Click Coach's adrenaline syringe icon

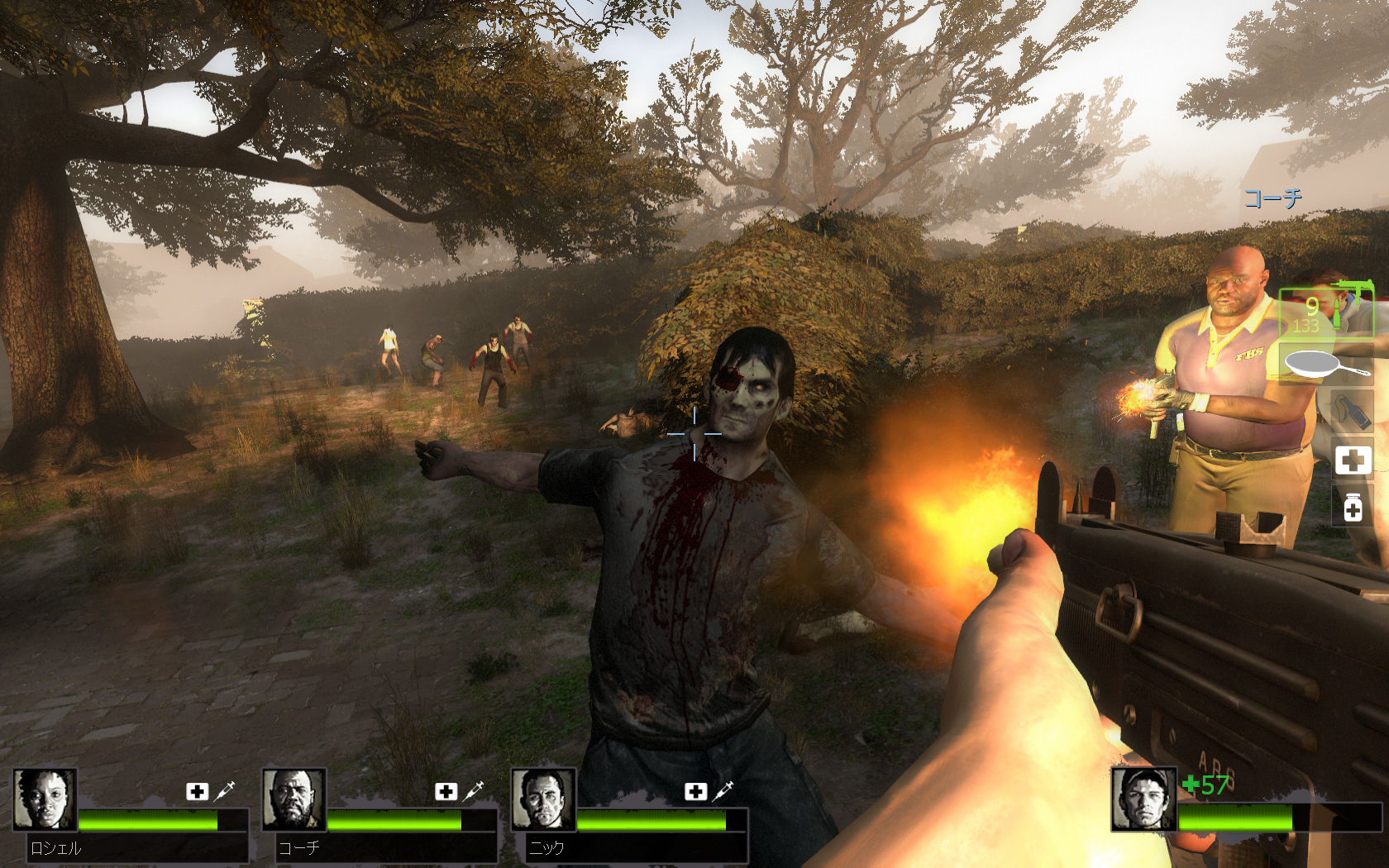tap(474, 791)
